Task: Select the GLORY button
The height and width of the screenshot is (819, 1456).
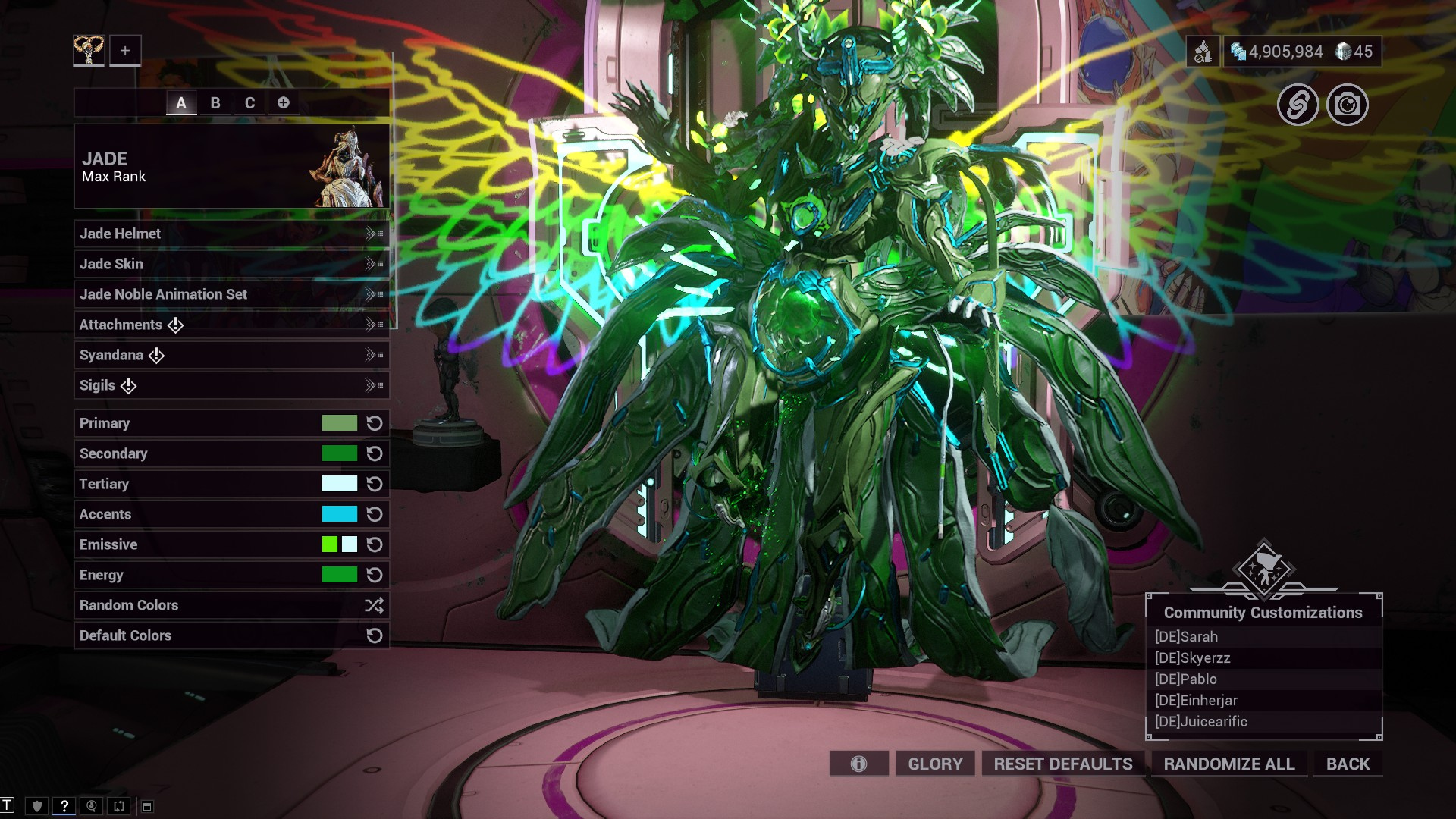Action: tap(935, 764)
